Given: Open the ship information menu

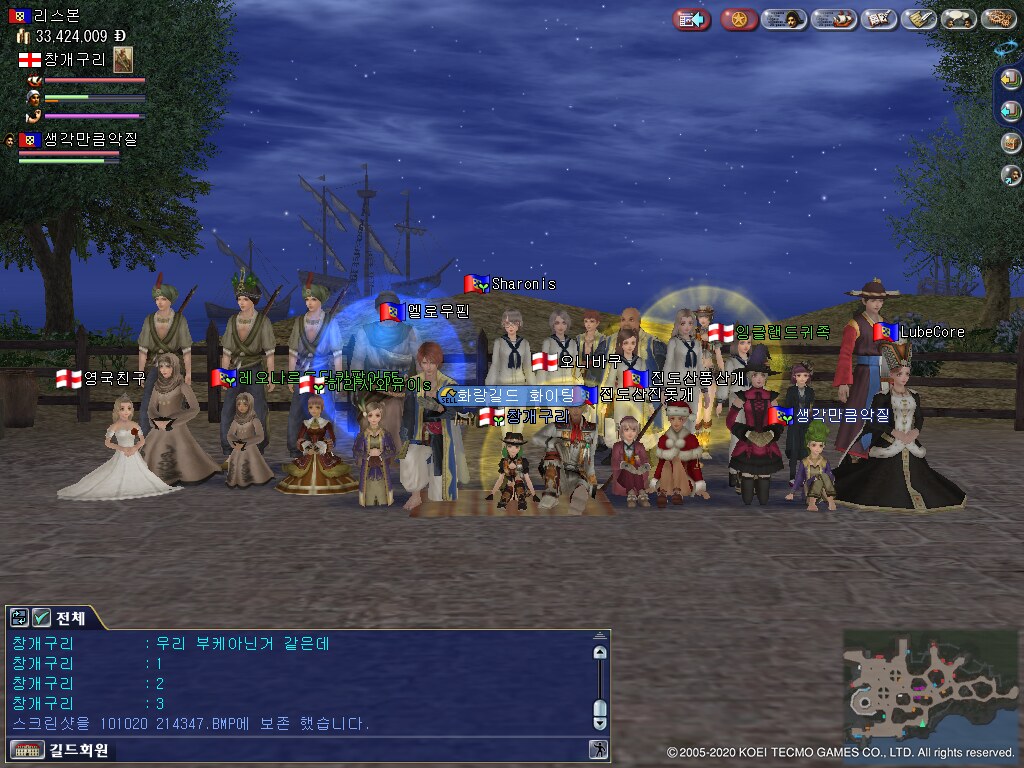Looking at the screenshot, I should pos(834,19).
